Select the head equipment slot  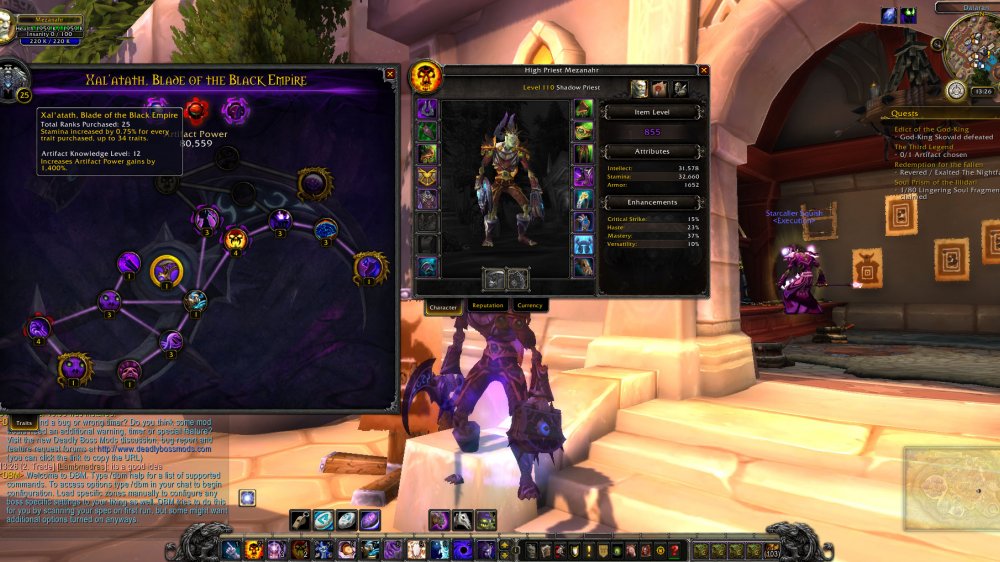pyautogui.click(x=427, y=109)
